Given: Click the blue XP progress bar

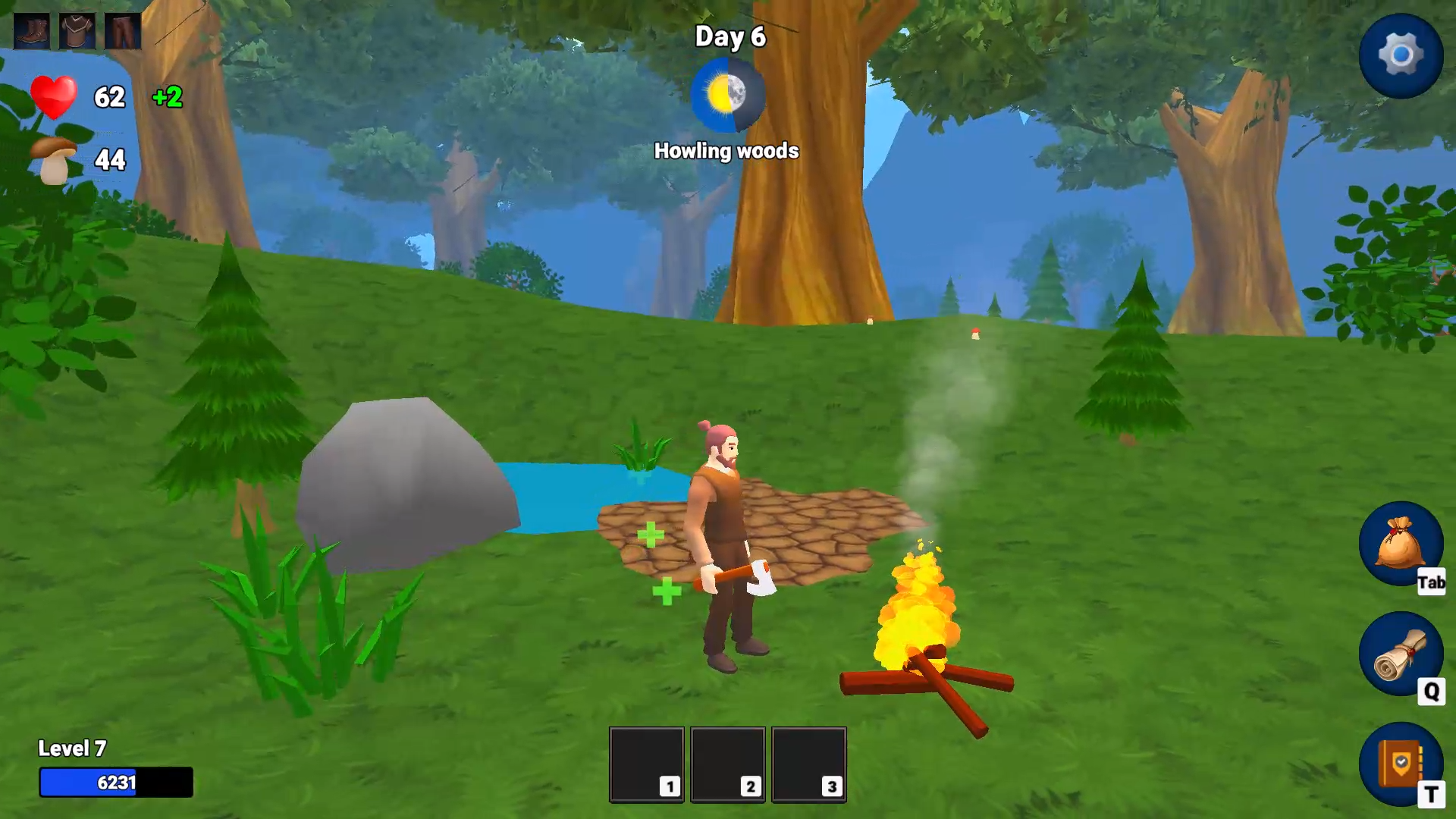Looking at the screenshot, I should click(x=115, y=783).
